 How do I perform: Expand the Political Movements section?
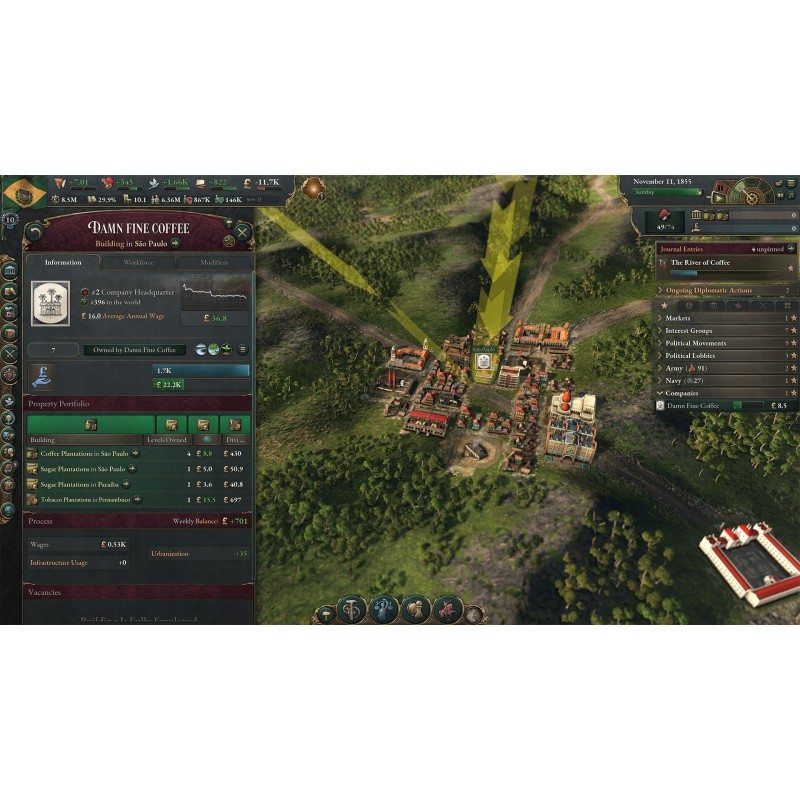[697, 343]
